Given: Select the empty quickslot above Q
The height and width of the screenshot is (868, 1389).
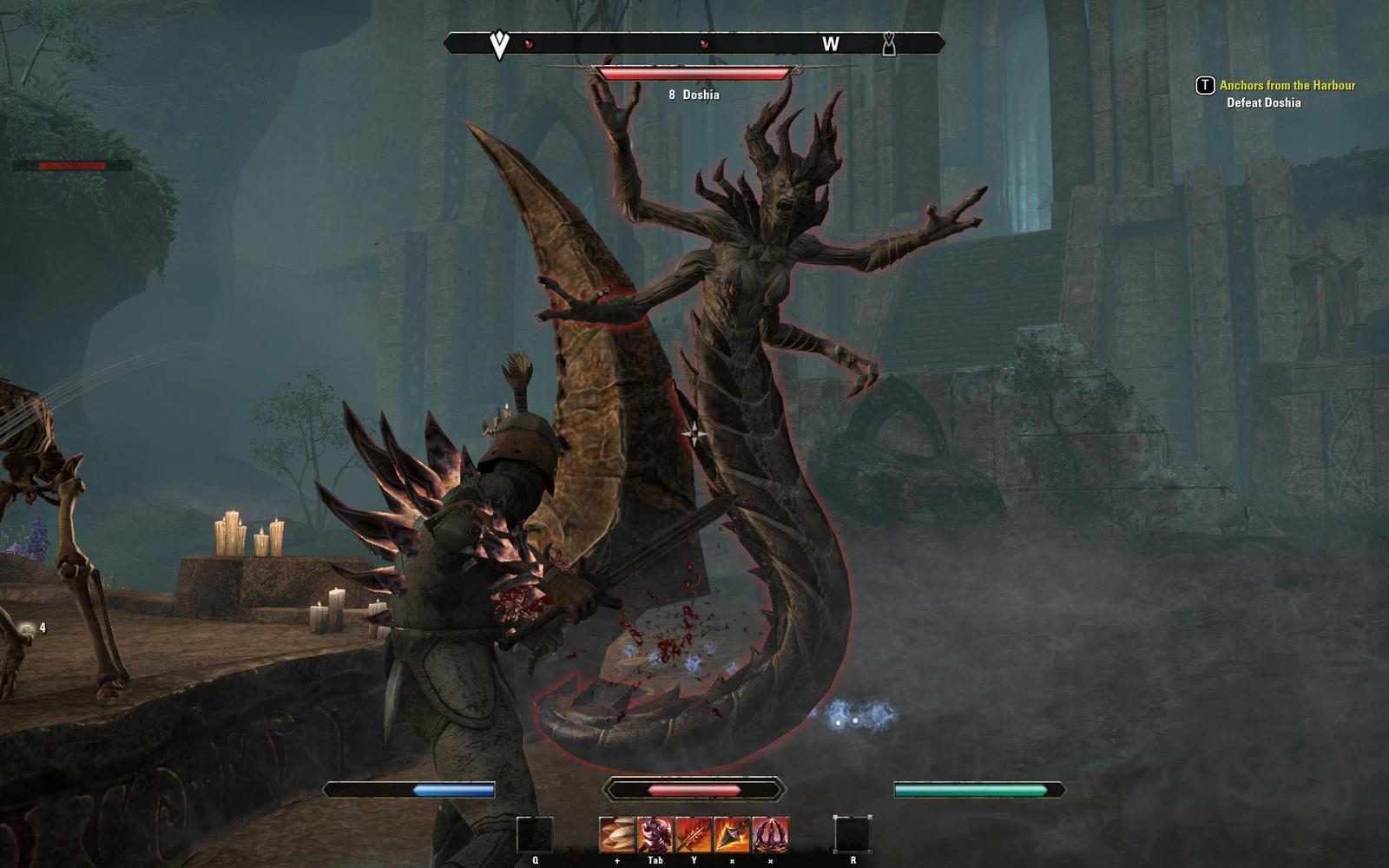Looking at the screenshot, I should pos(535,834).
